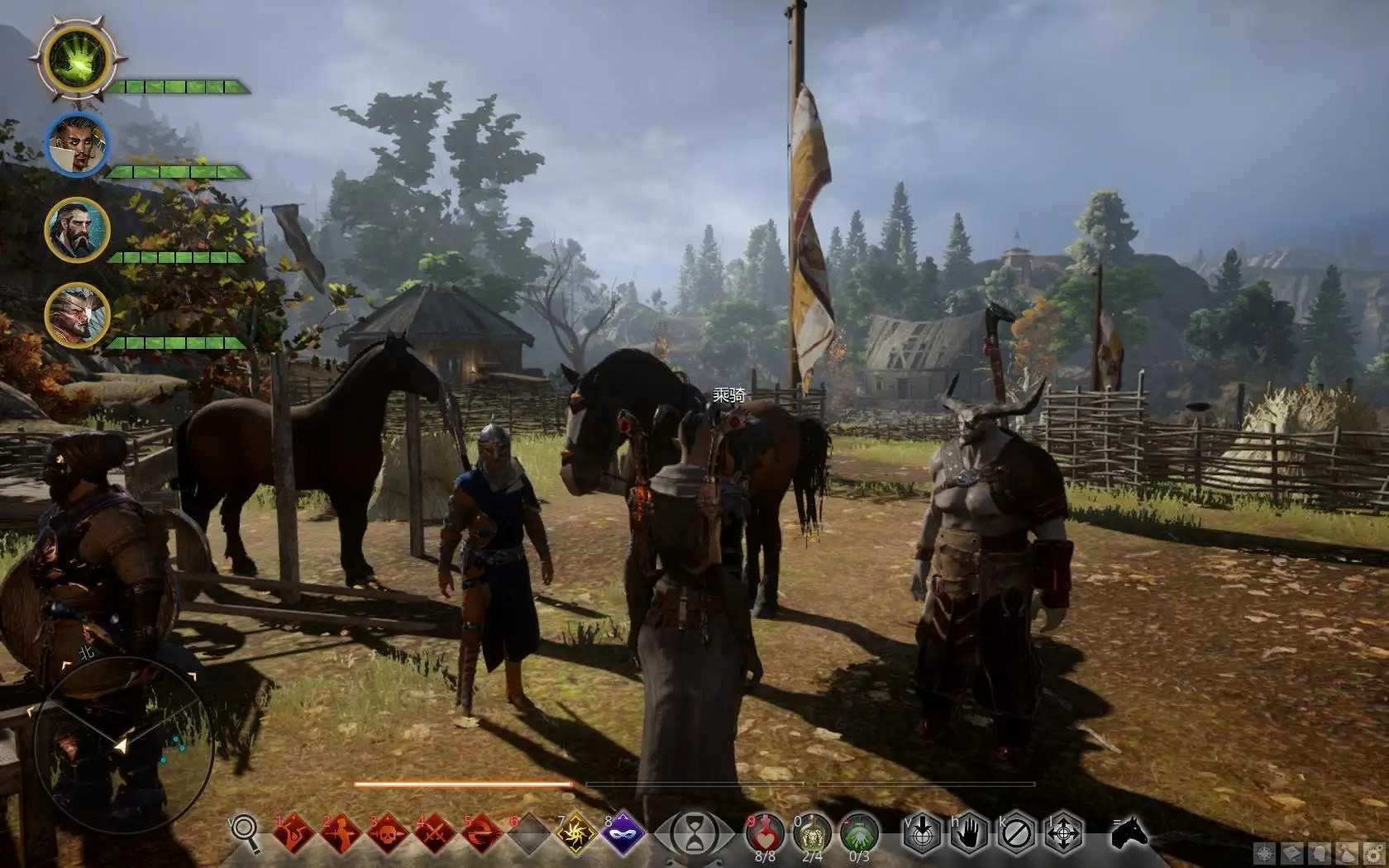The height and width of the screenshot is (868, 1389).
Task: Use the yellow potion showing 2/4
Action: (812, 832)
